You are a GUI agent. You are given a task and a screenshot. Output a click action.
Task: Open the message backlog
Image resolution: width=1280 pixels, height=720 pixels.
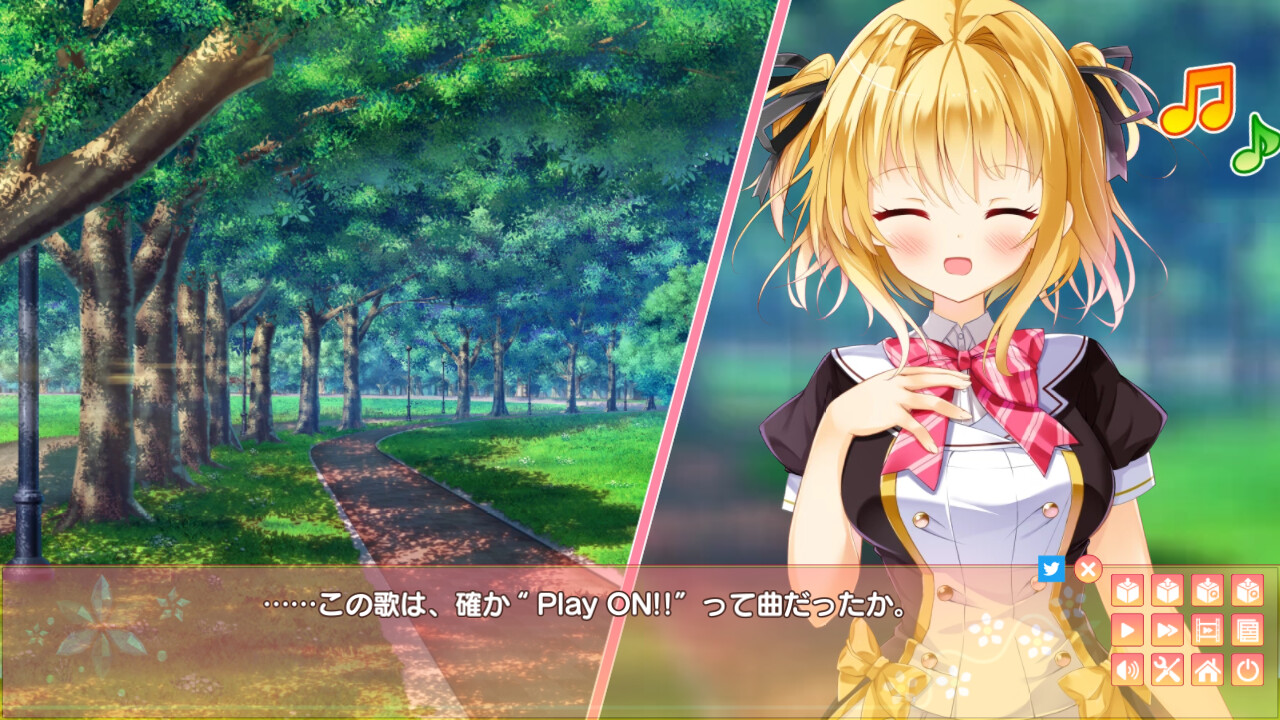pos(1246,628)
